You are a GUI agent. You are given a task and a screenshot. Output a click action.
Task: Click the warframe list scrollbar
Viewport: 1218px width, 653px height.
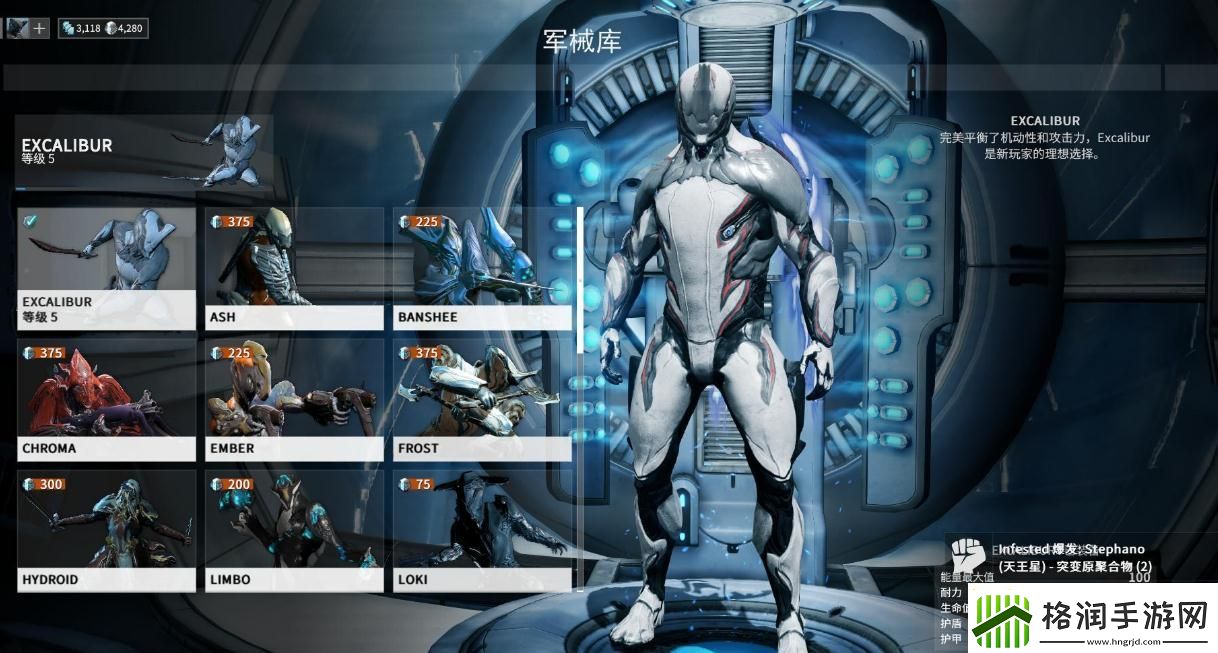pyautogui.click(x=579, y=280)
